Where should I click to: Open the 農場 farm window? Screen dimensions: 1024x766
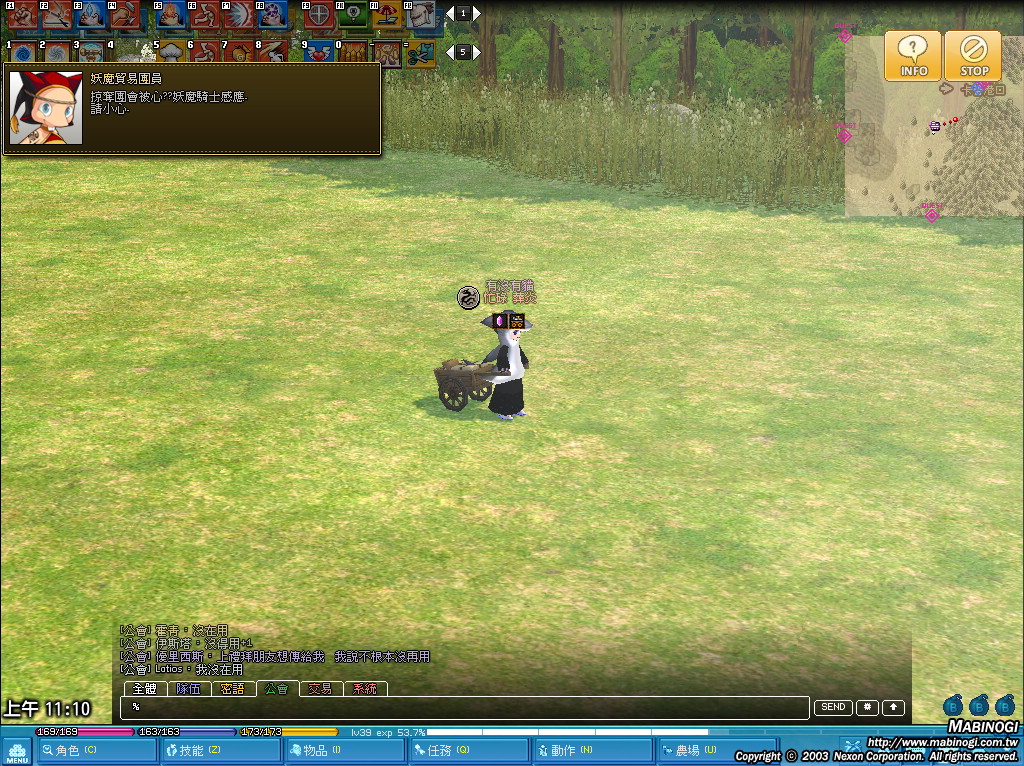(x=717, y=750)
